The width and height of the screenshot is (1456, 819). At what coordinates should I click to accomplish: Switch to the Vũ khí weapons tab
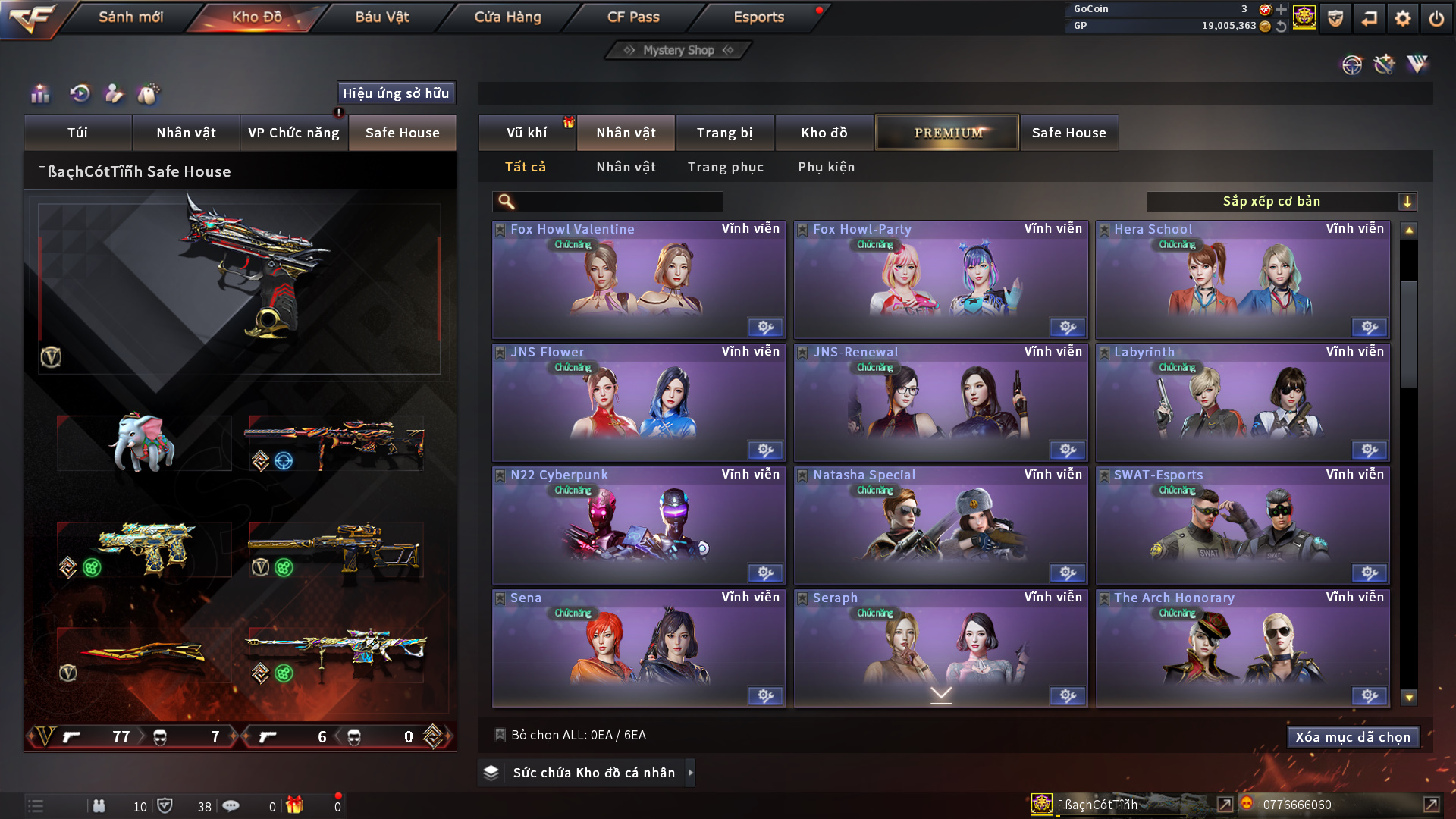[526, 133]
